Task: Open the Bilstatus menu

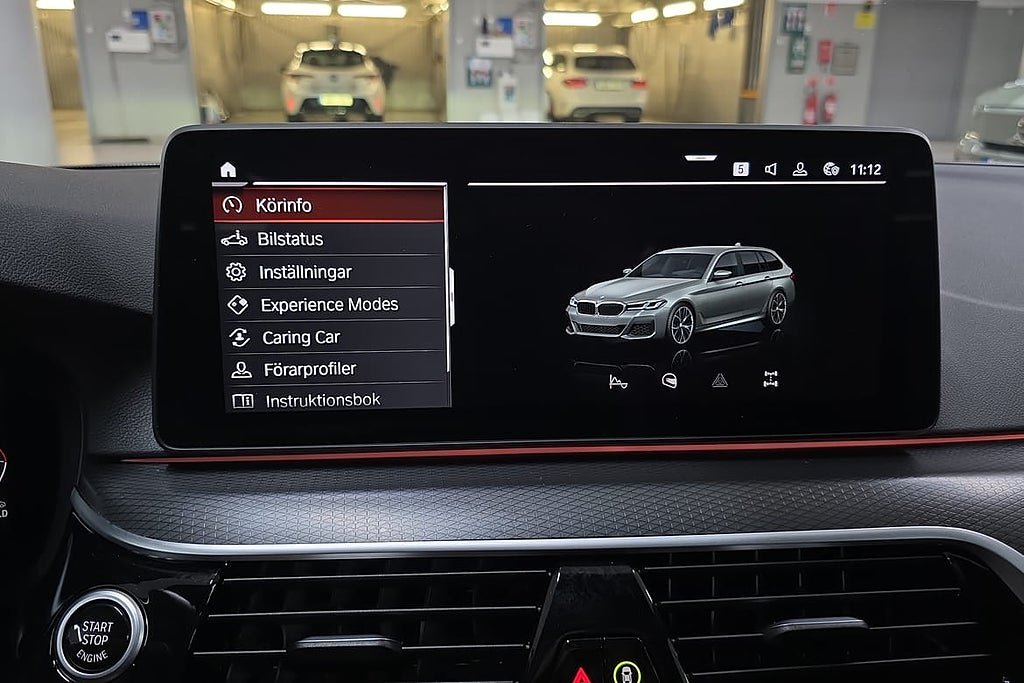Action: 329,239
